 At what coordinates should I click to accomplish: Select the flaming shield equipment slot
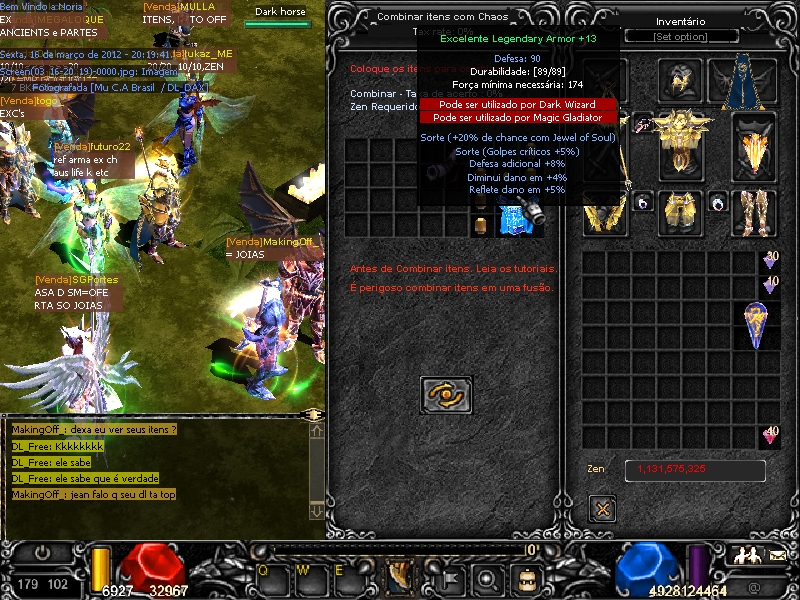754,148
